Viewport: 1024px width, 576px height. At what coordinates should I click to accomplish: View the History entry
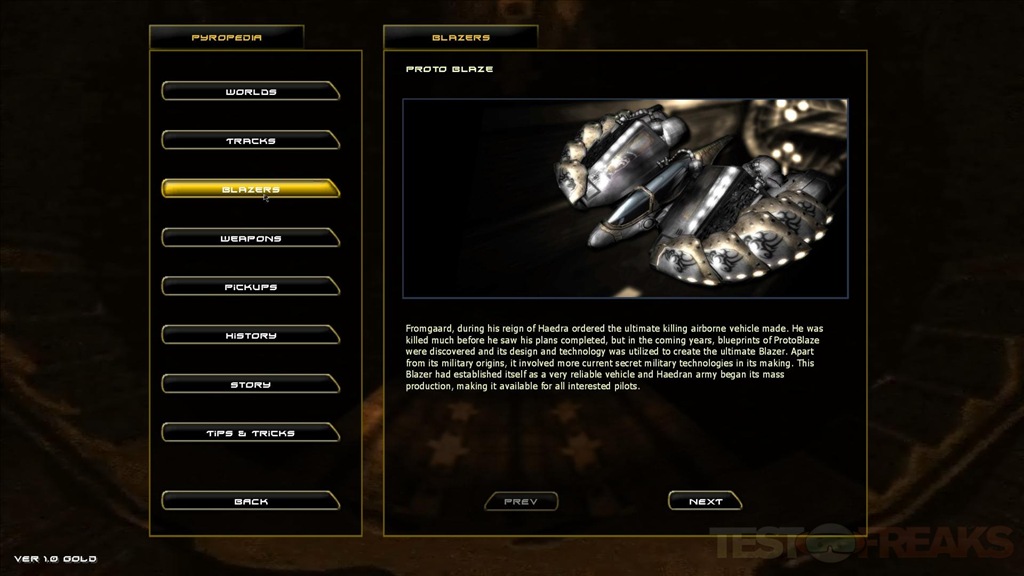click(x=250, y=336)
